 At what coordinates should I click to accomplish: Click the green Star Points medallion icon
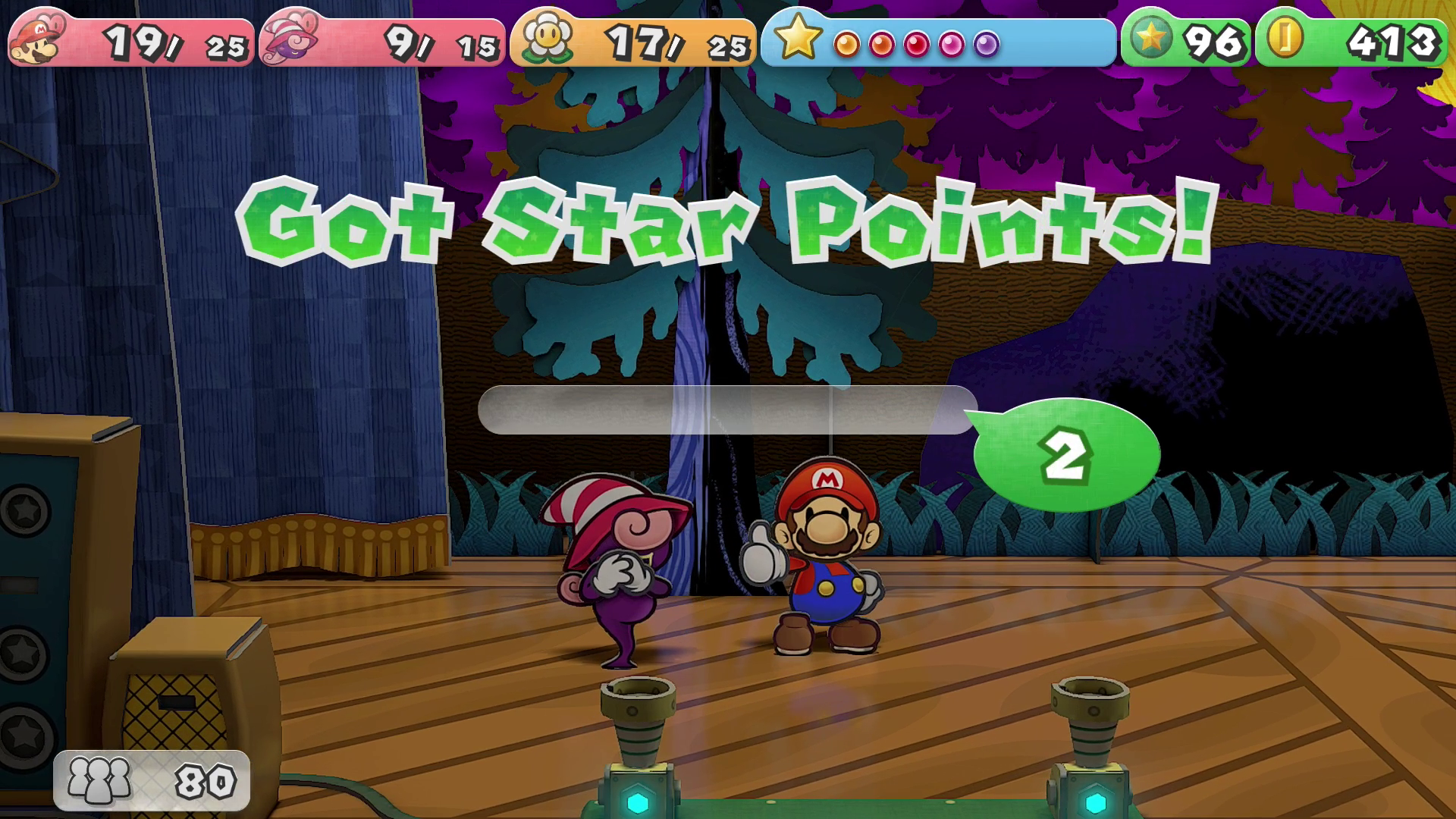point(1150,38)
